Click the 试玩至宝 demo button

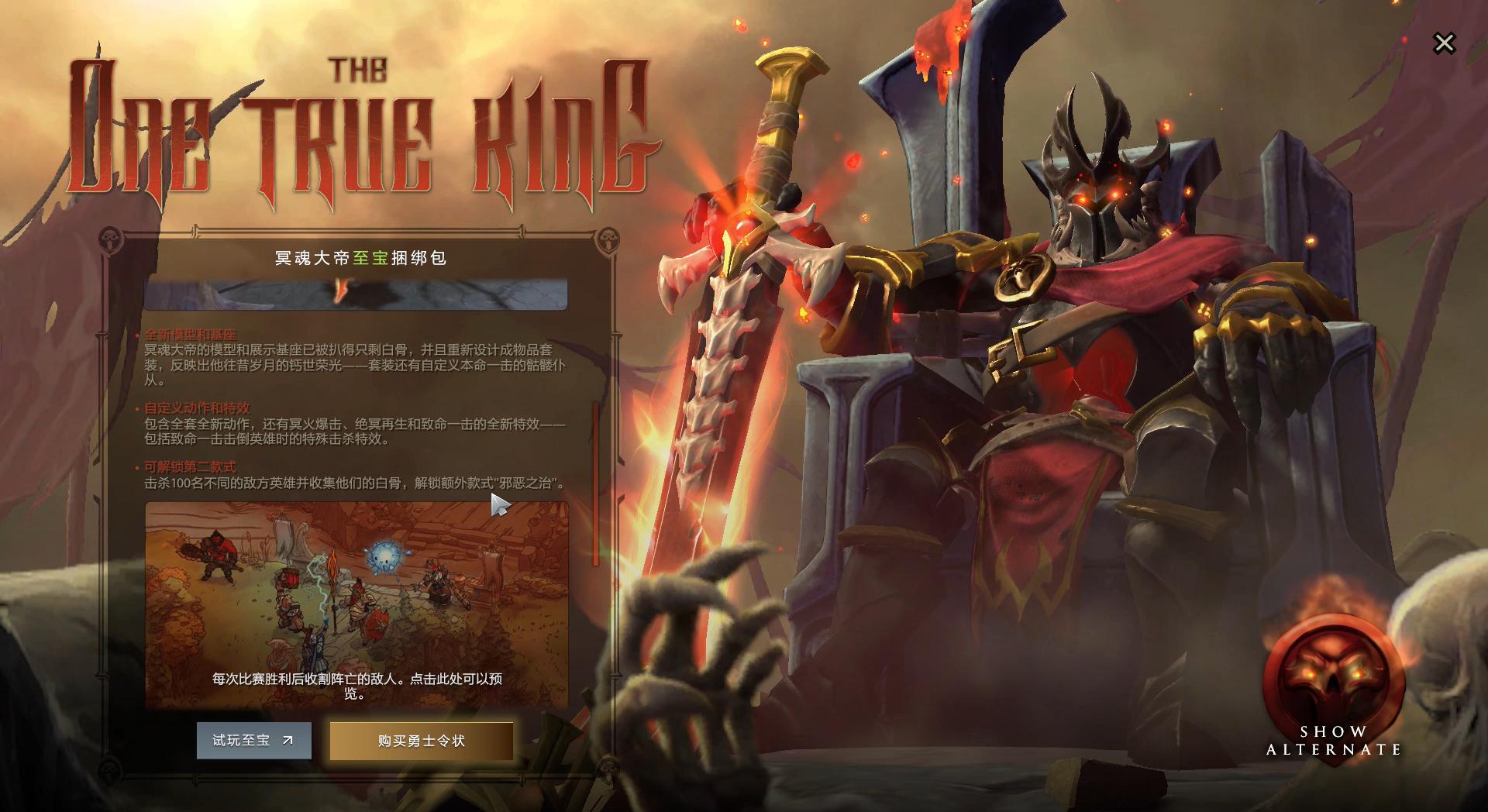tap(253, 741)
